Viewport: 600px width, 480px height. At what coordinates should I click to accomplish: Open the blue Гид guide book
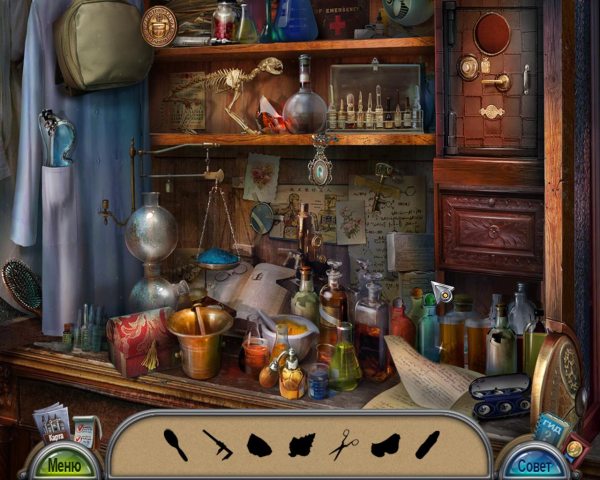pyautogui.click(x=551, y=425)
